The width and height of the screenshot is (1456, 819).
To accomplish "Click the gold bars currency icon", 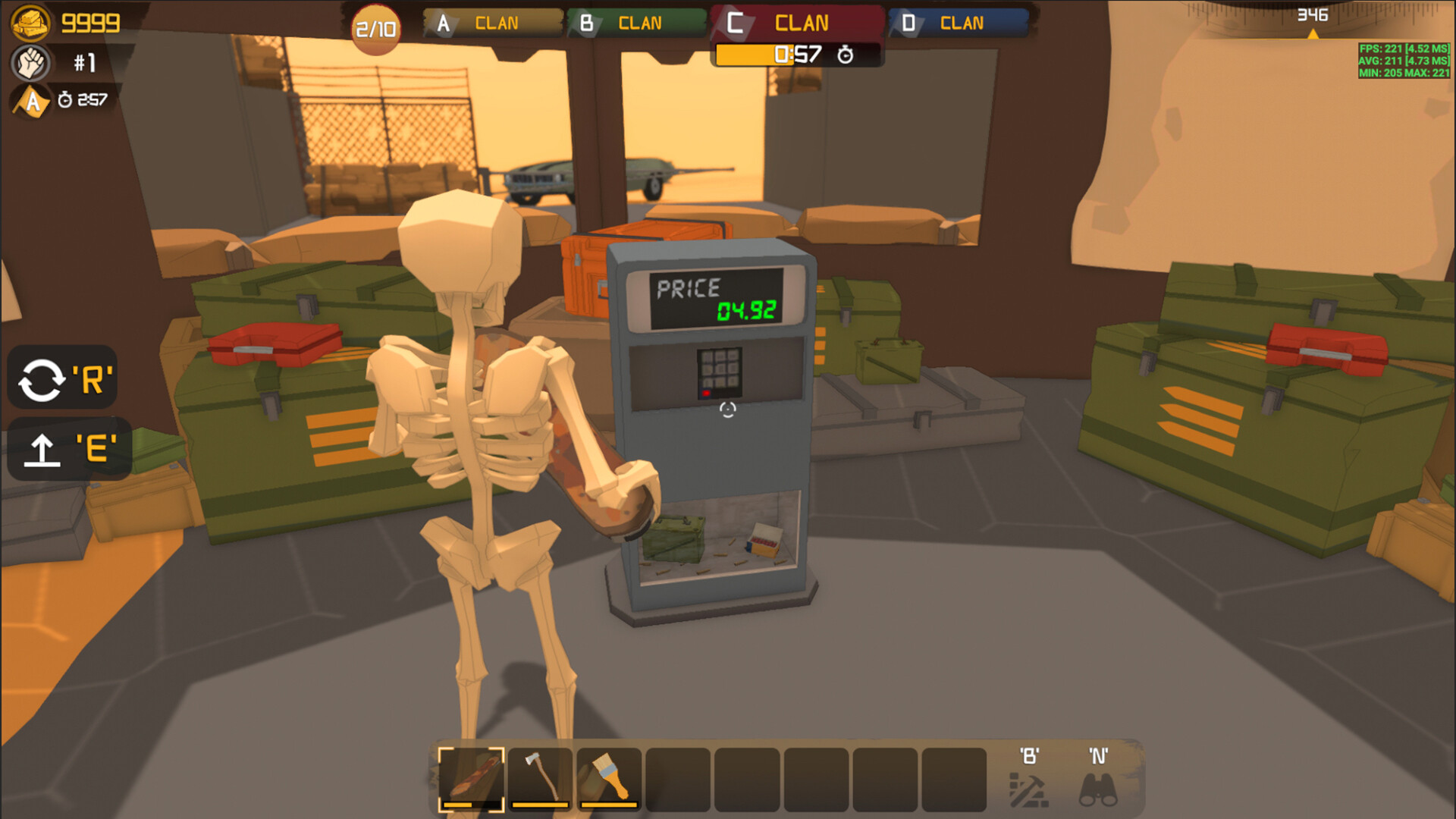I will (x=29, y=23).
